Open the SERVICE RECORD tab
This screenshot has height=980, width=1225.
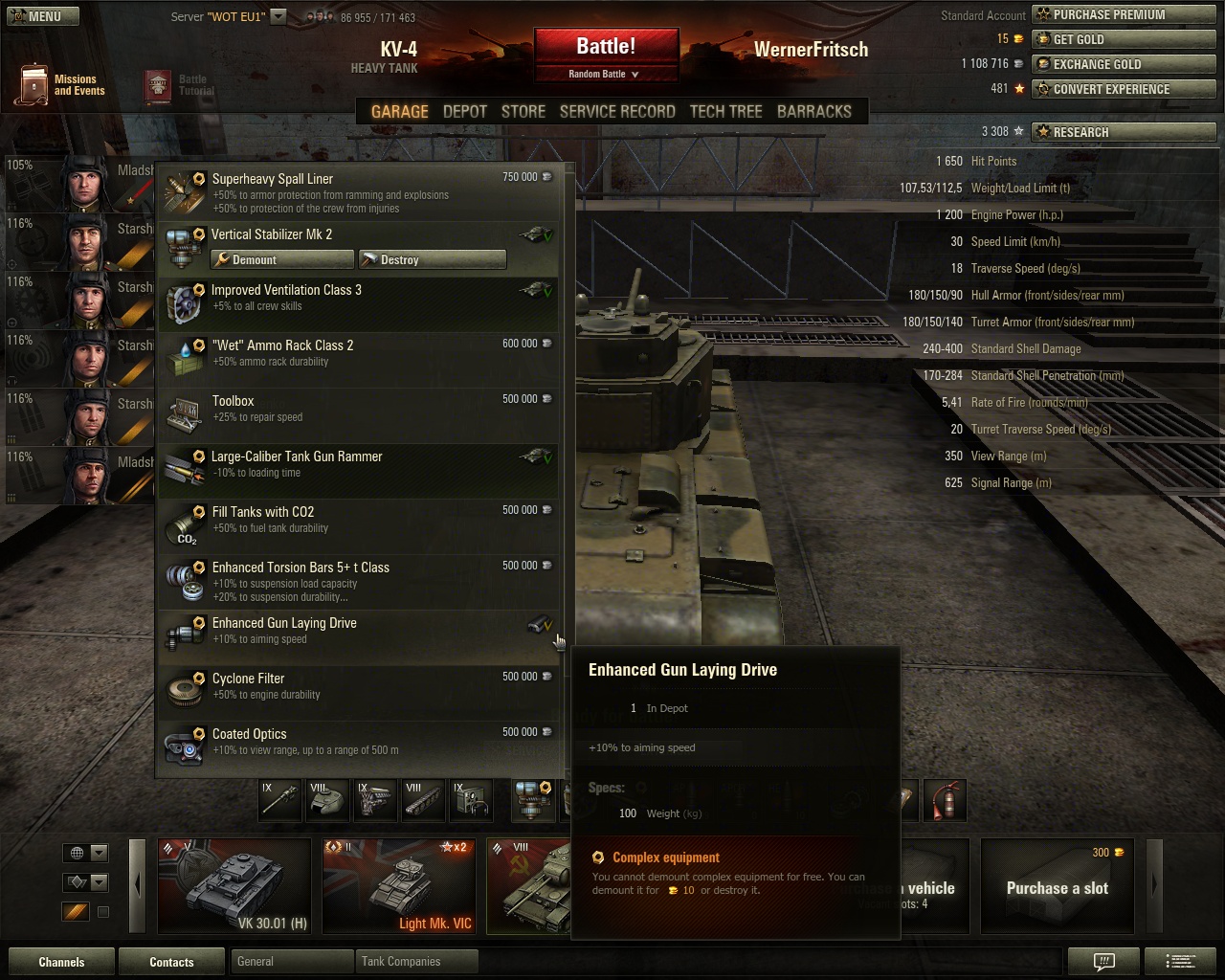pos(617,112)
